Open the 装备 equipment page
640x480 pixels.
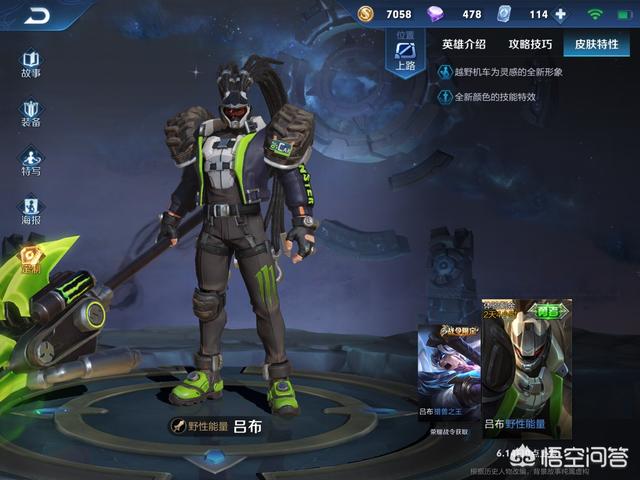31,112
